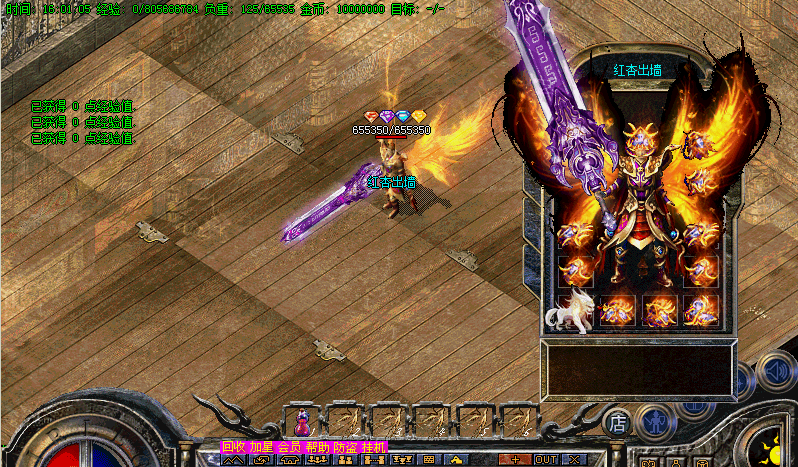Select the white beast pet slot
The height and width of the screenshot is (467, 798).
[568, 311]
